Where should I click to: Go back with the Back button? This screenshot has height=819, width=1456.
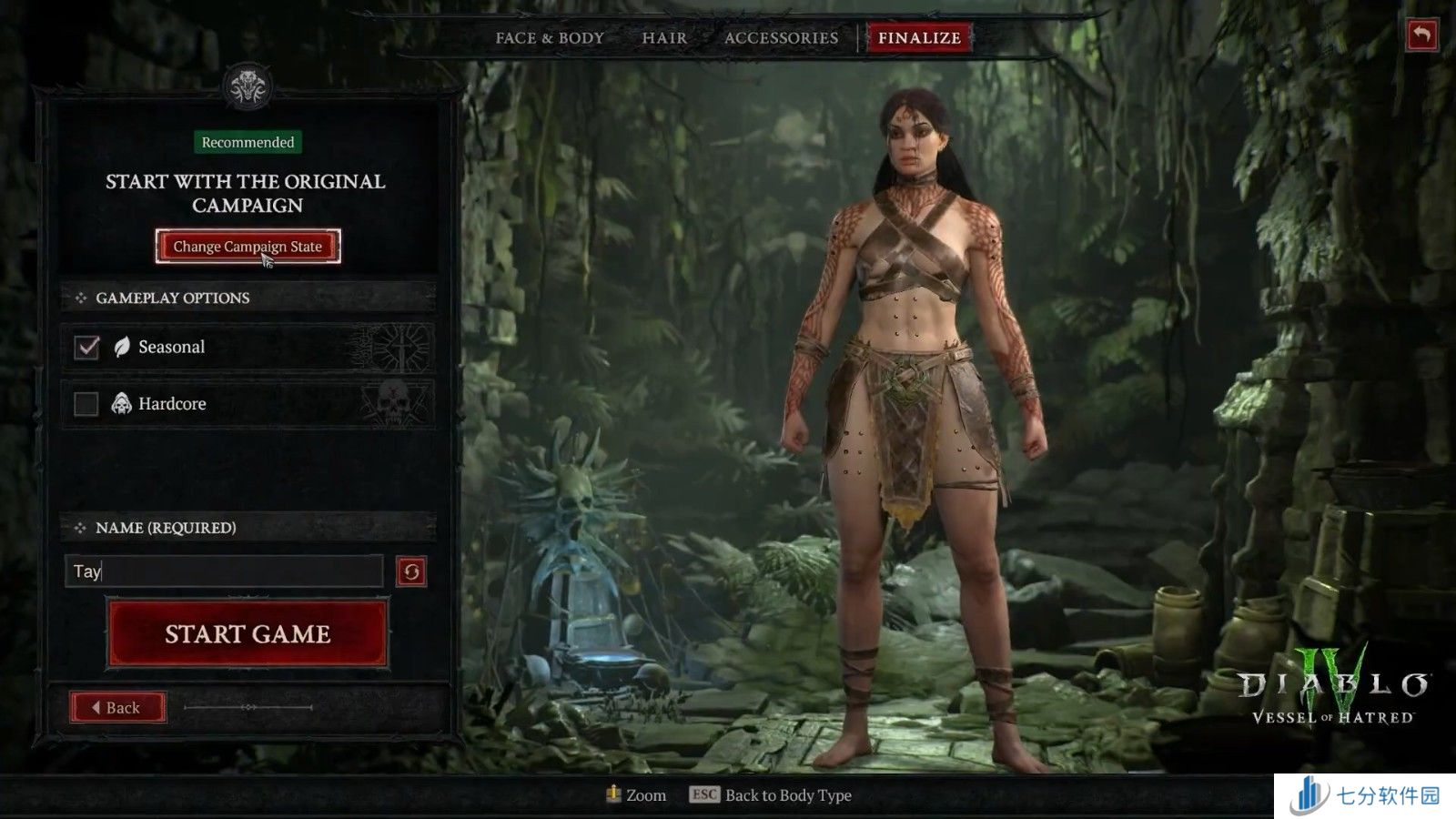tap(118, 707)
